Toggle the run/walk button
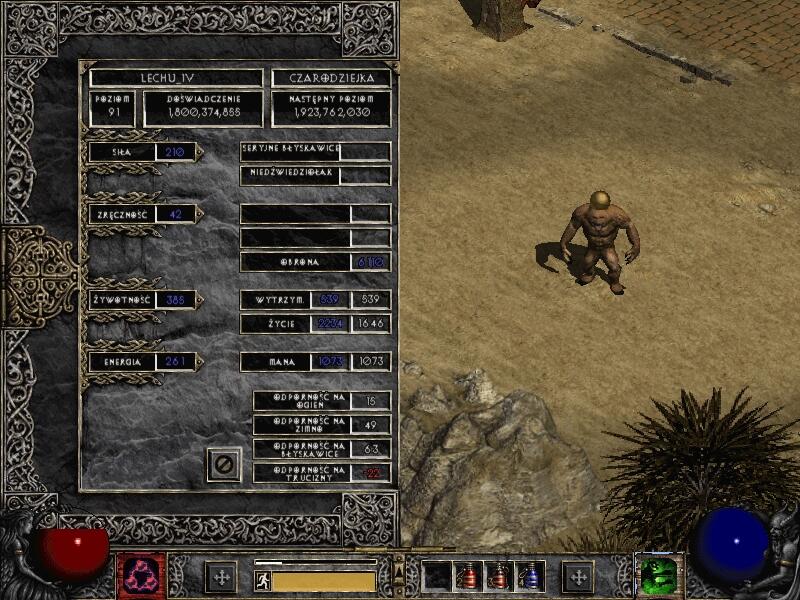The width and height of the screenshot is (800, 600). tap(261, 580)
